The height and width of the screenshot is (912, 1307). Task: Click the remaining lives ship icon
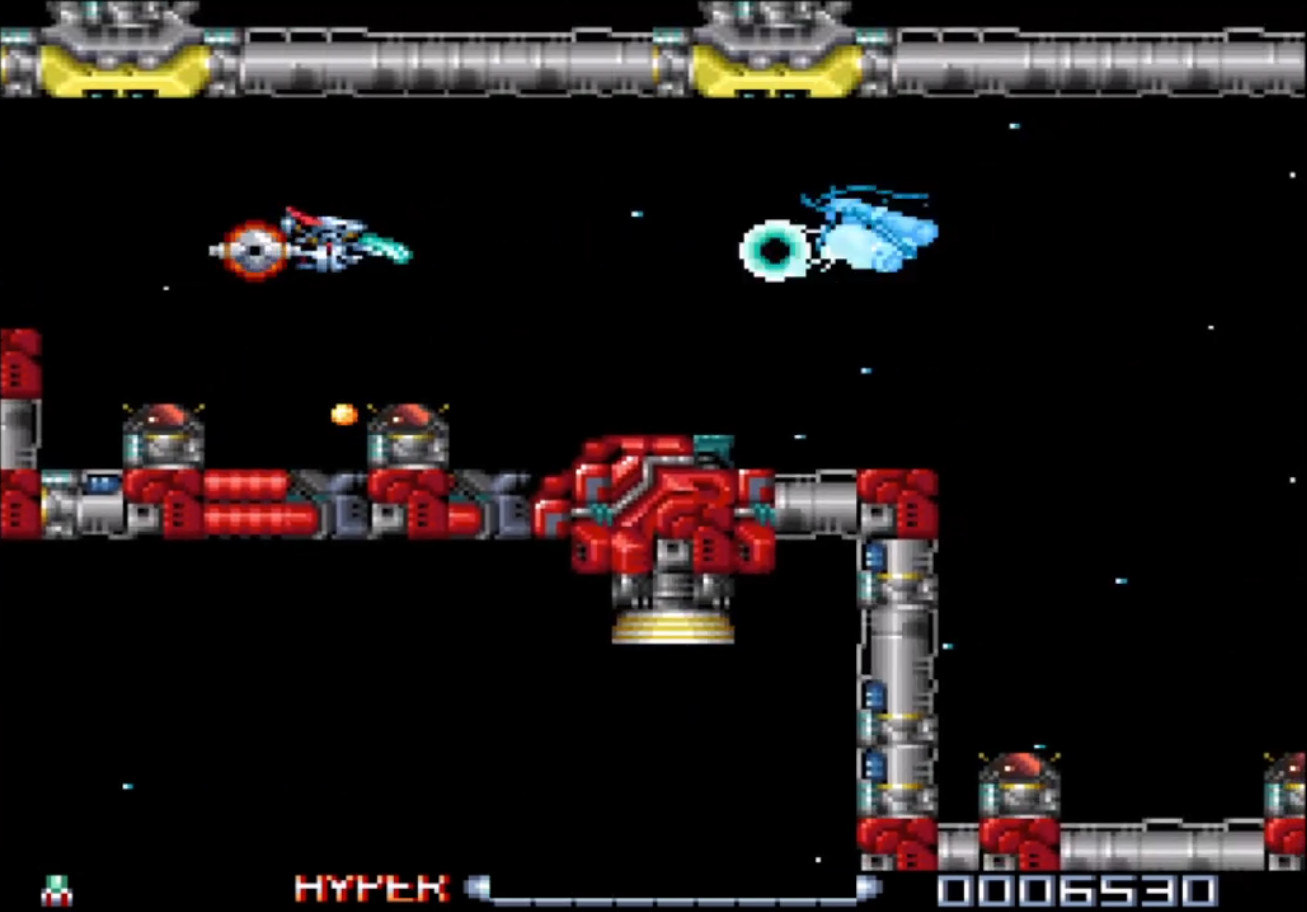pyautogui.click(x=57, y=889)
